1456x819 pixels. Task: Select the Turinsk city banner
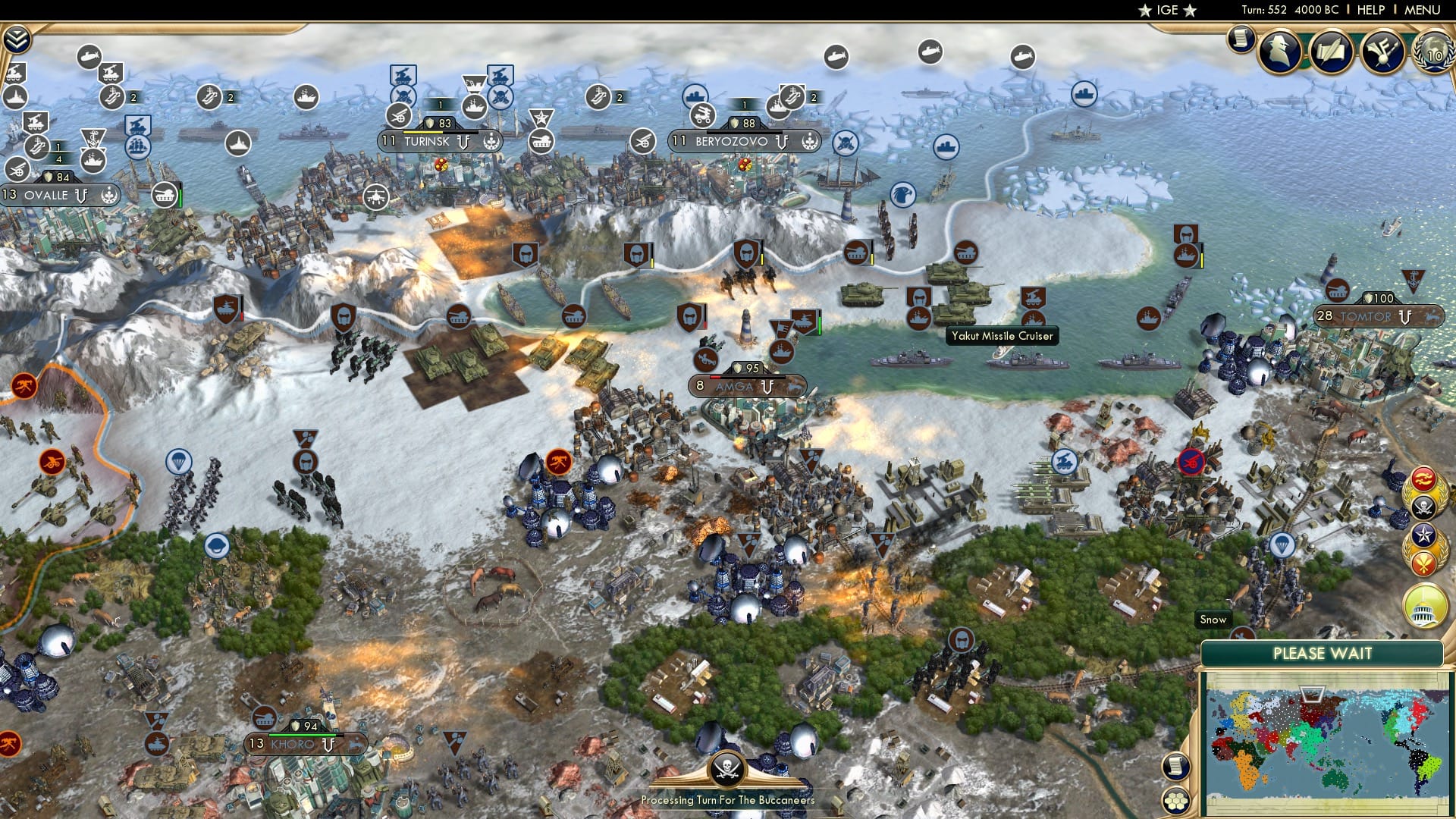(428, 141)
